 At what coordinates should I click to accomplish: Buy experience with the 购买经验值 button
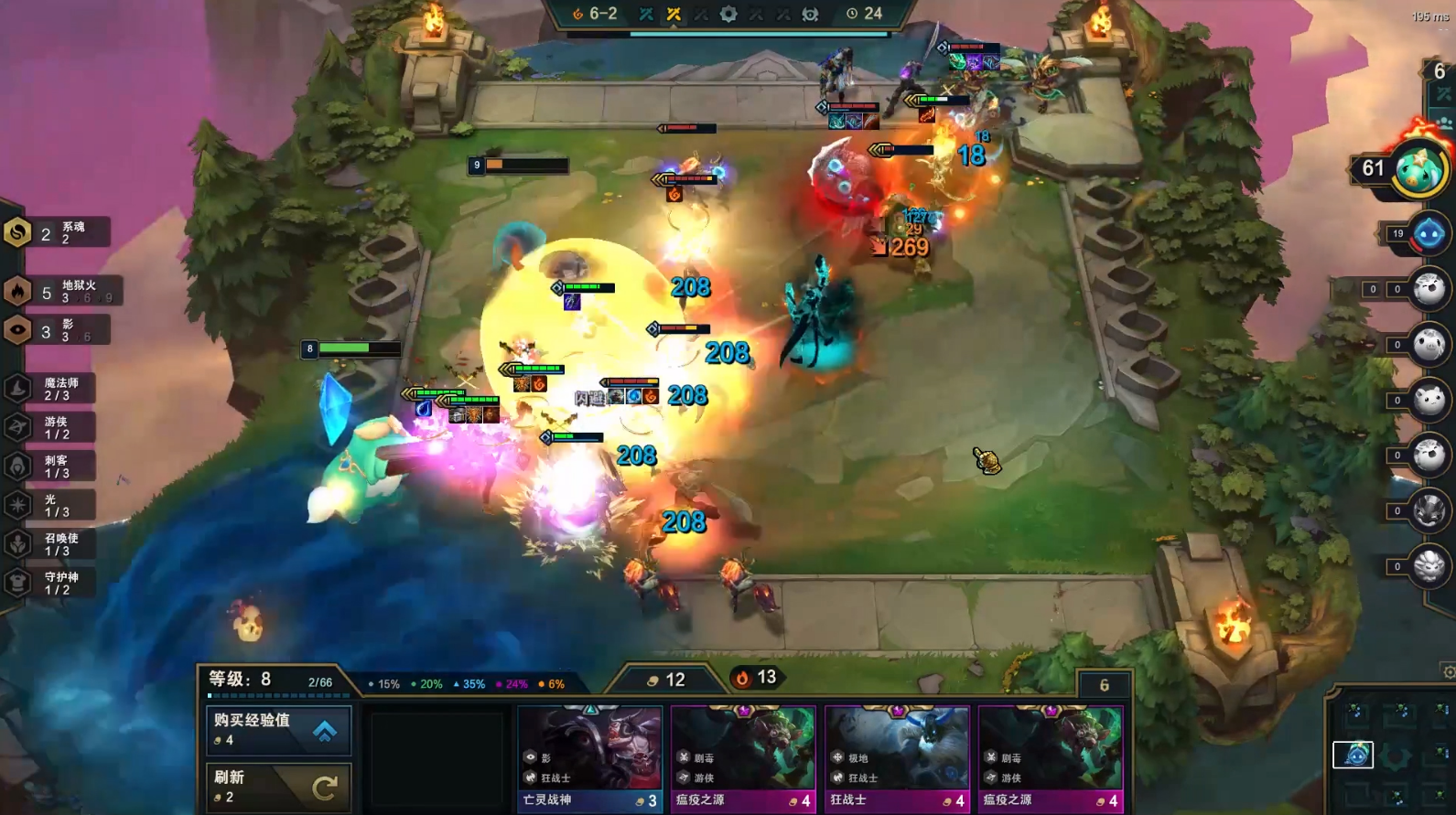tap(278, 730)
